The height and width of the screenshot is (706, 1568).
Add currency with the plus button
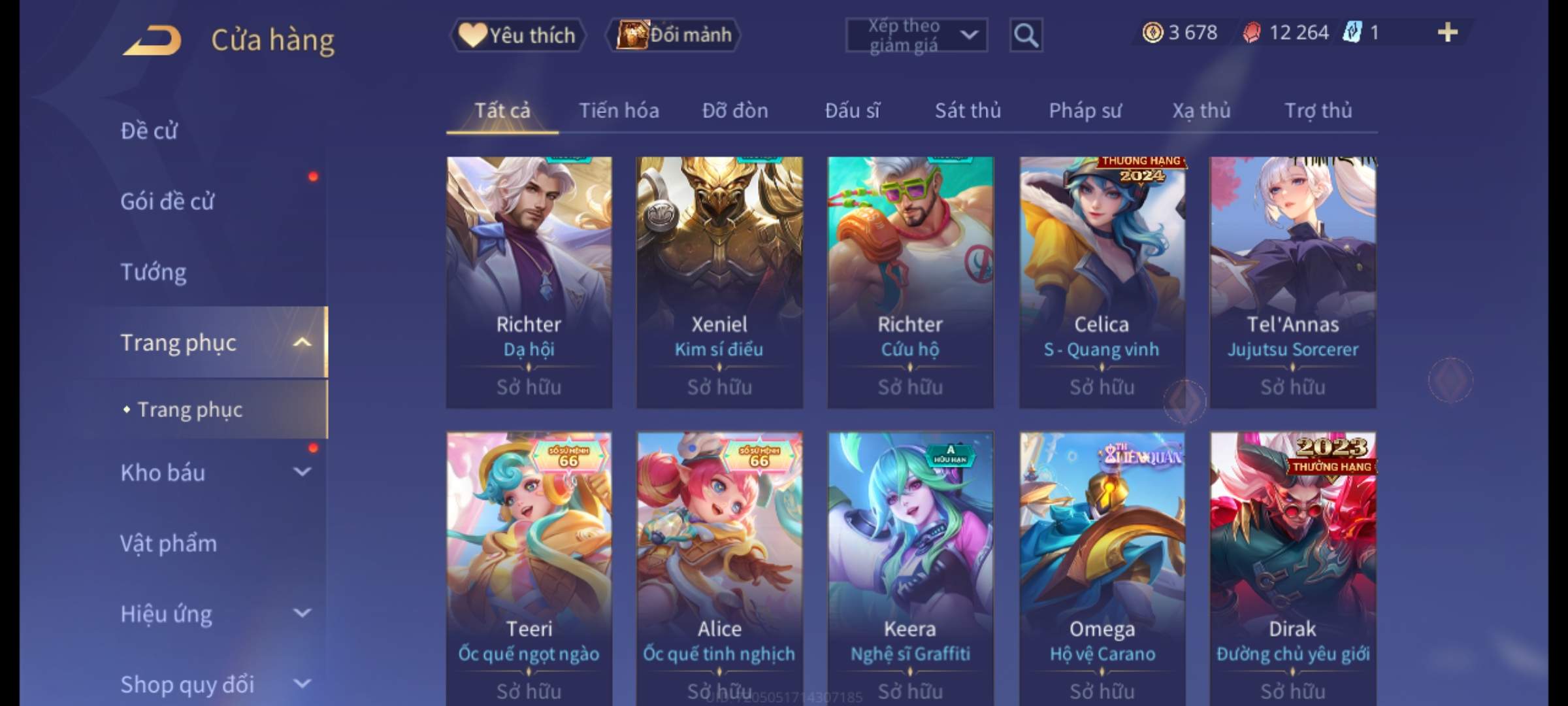pyautogui.click(x=1448, y=33)
